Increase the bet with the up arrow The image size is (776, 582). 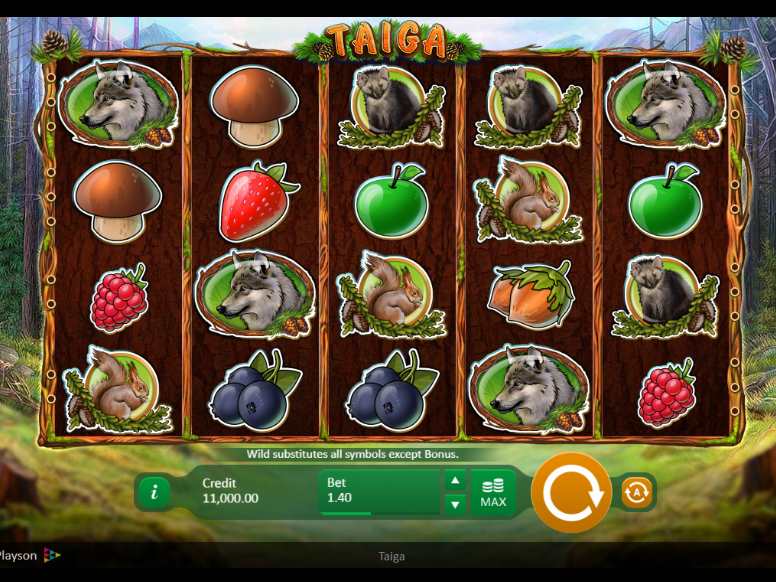(454, 480)
